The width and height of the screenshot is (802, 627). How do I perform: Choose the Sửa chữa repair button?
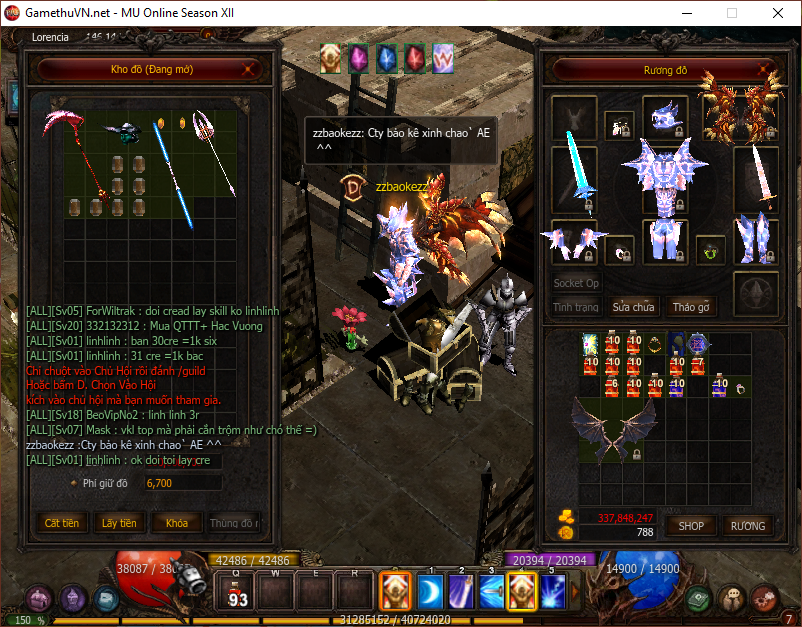633,307
